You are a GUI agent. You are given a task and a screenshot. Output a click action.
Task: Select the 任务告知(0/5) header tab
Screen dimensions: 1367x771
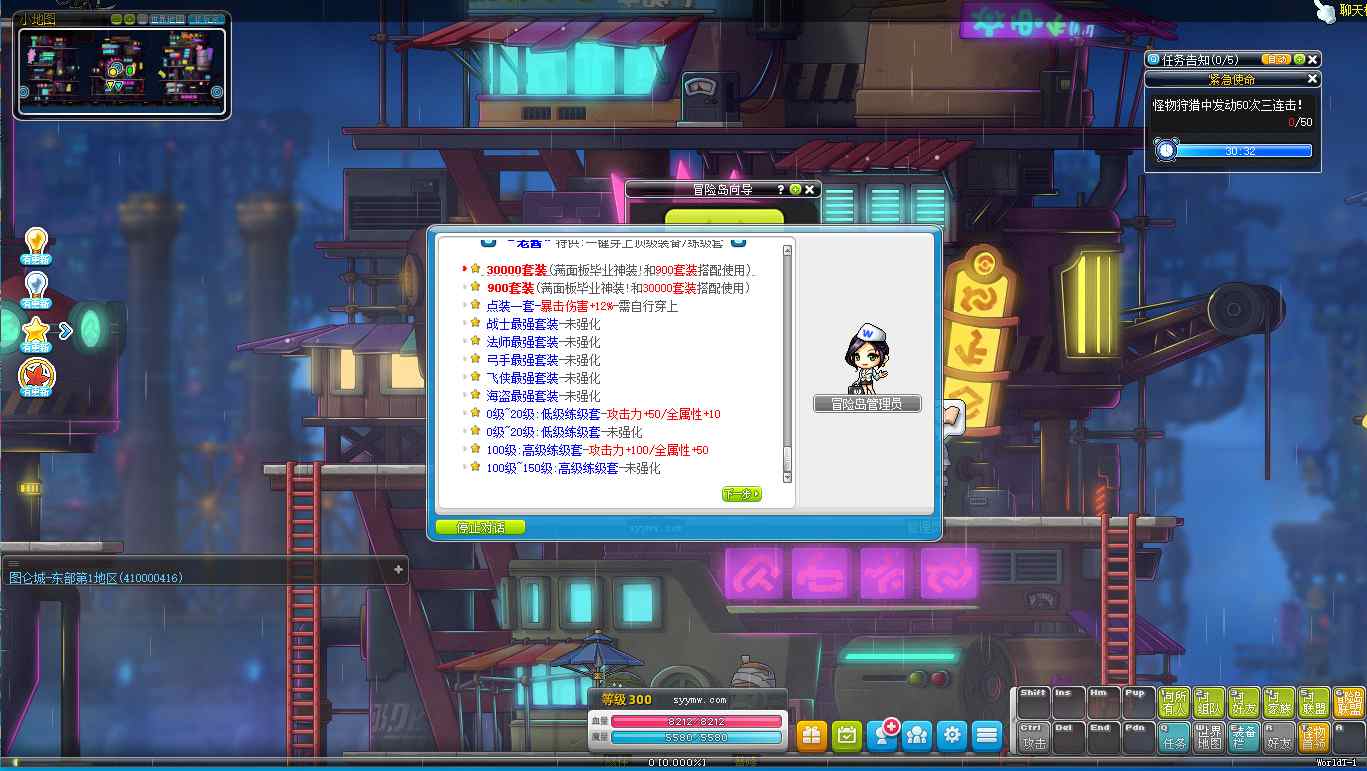[x=1200, y=59]
